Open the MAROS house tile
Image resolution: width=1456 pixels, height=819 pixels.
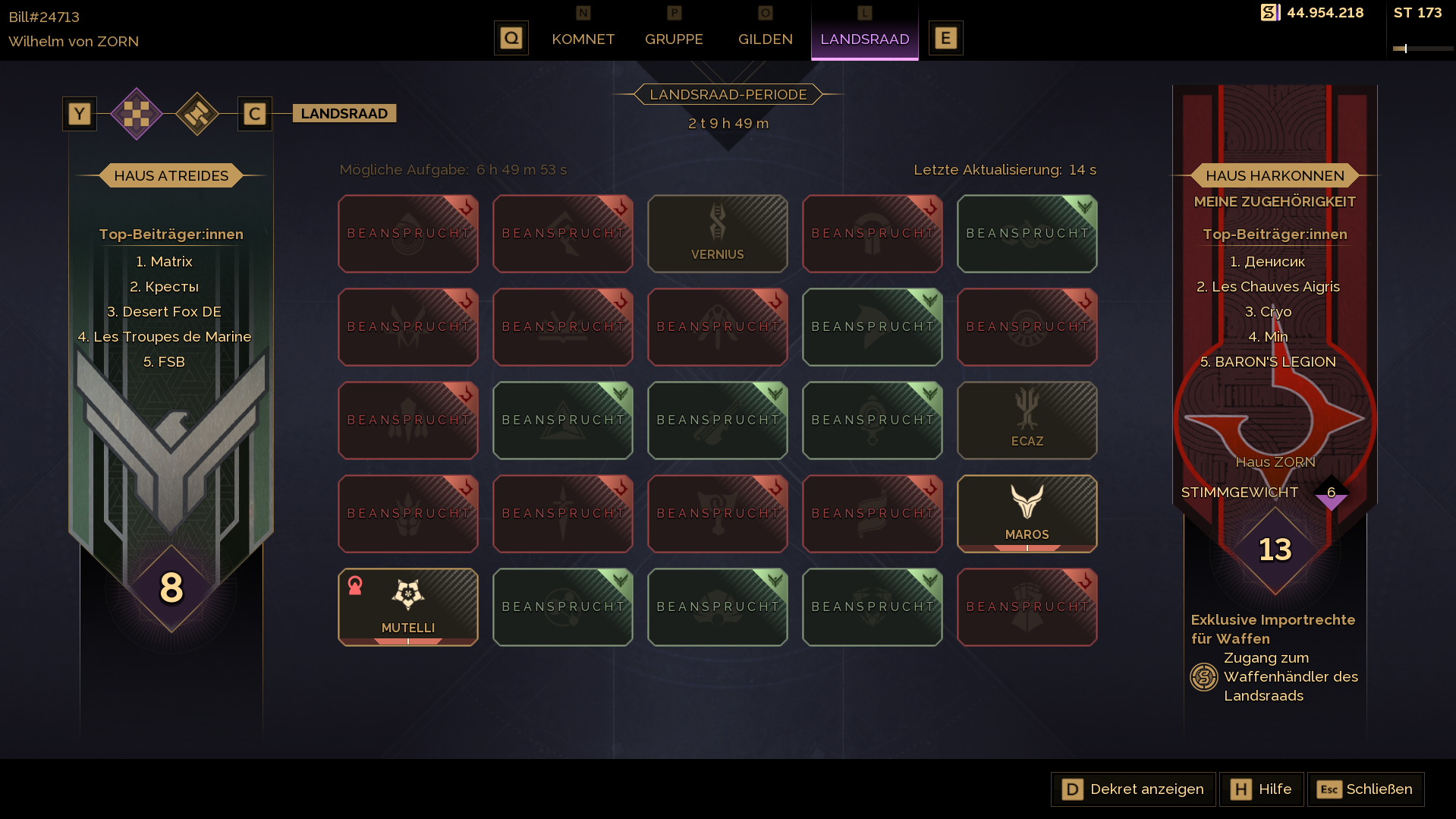[1027, 514]
